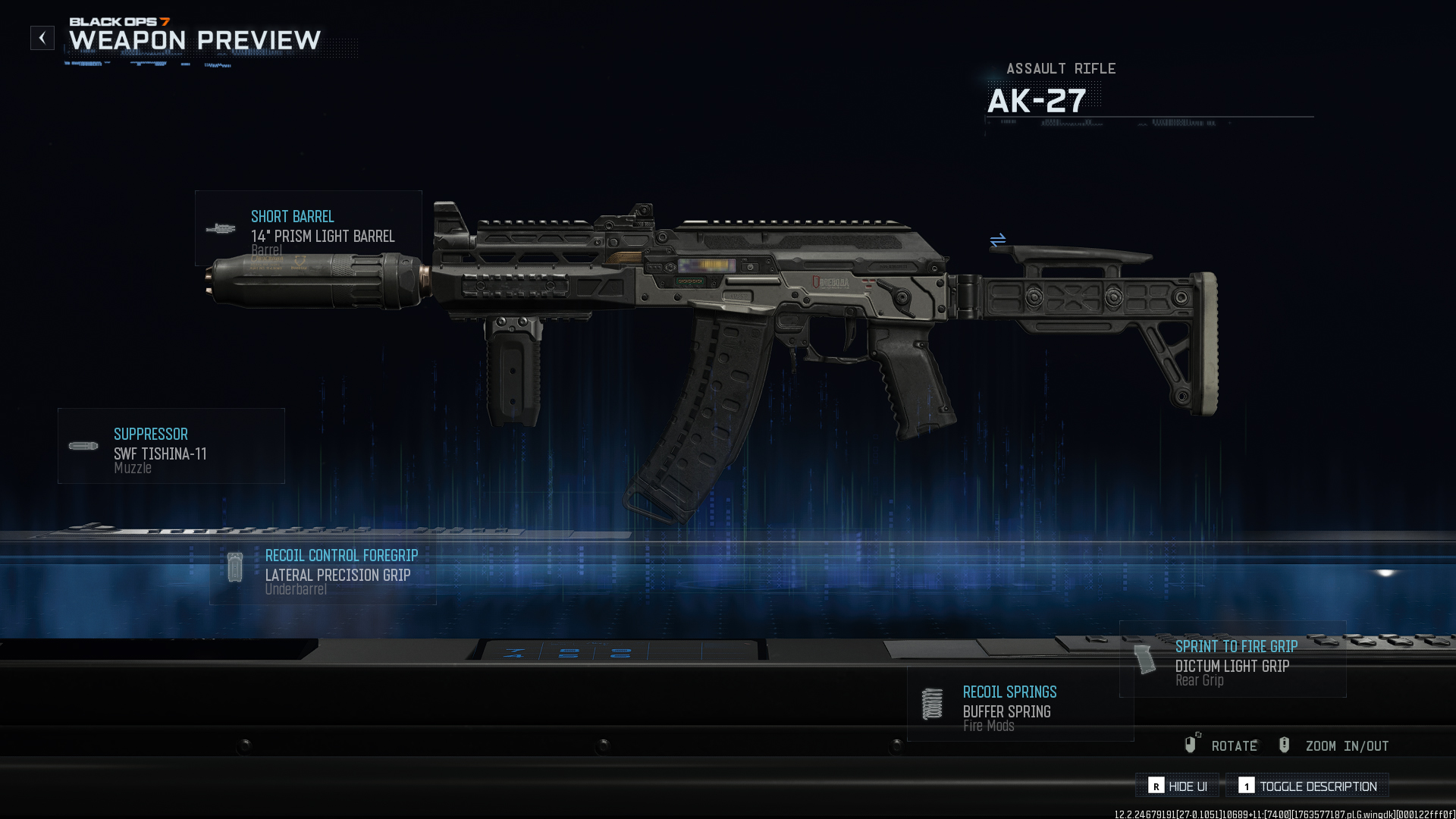1456x819 pixels.
Task: Click the Lateral Precision Grip foregrip icon
Action: (235, 566)
